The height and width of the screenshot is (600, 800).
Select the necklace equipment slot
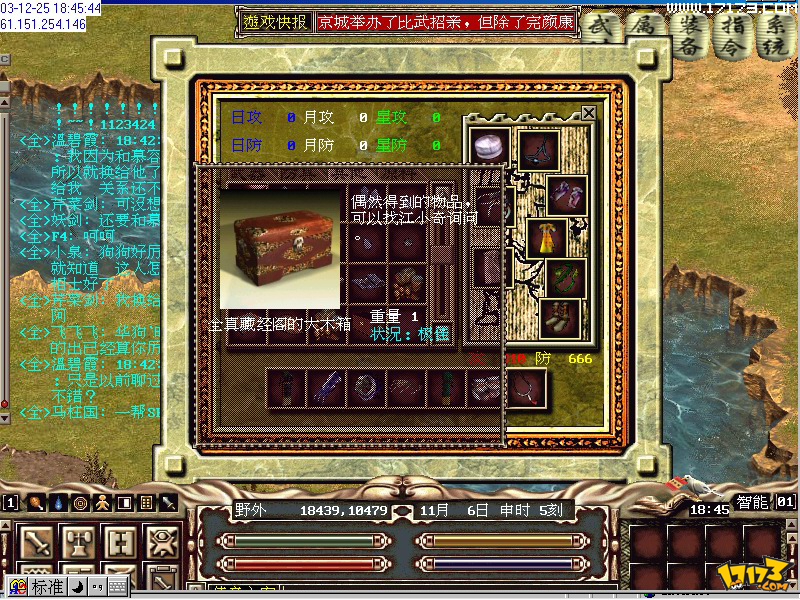point(538,150)
